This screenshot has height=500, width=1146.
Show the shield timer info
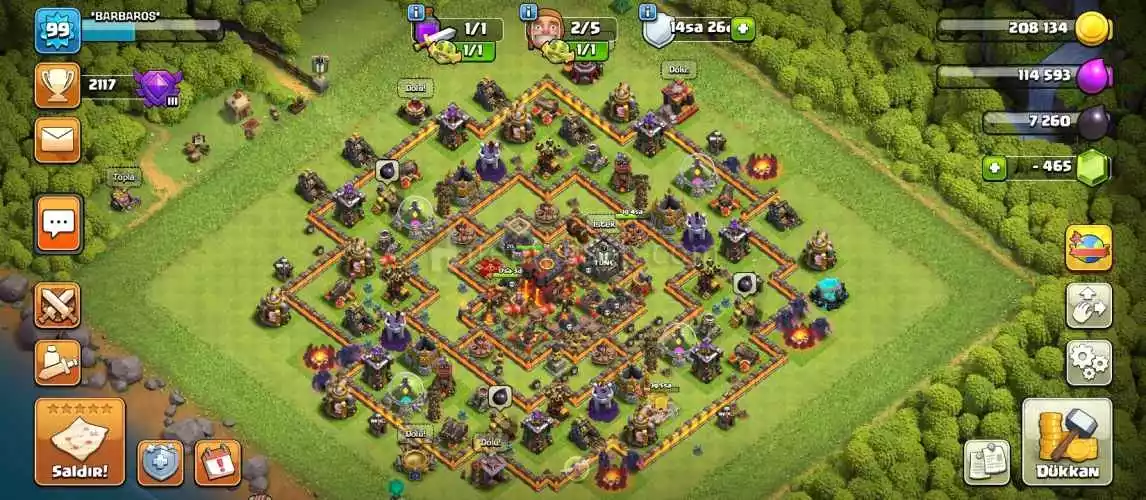click(x=648, y=12)
